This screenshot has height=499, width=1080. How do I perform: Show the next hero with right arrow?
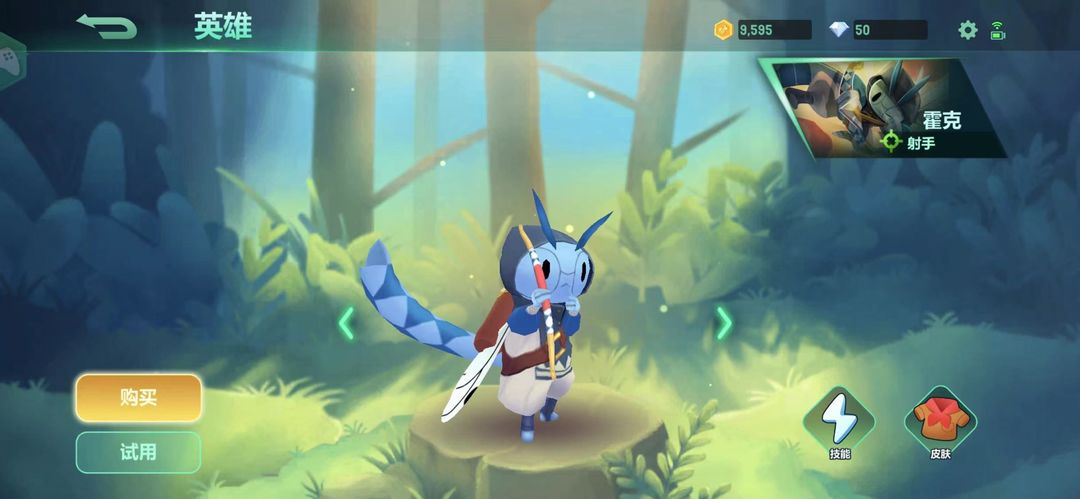(x=724, y=323)
